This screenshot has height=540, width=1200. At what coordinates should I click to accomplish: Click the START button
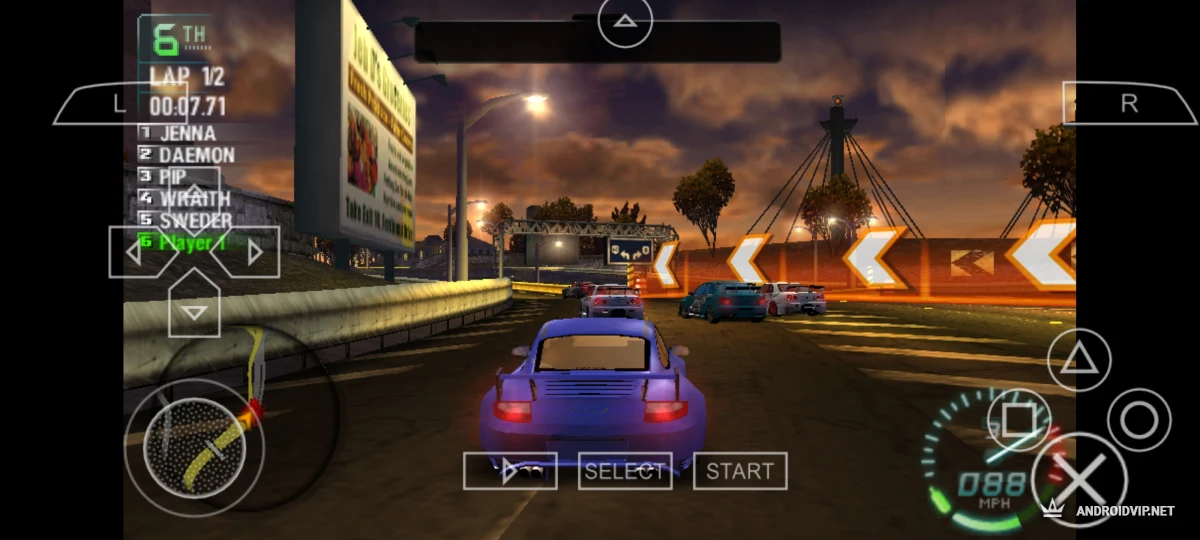(x=740, y=471)
